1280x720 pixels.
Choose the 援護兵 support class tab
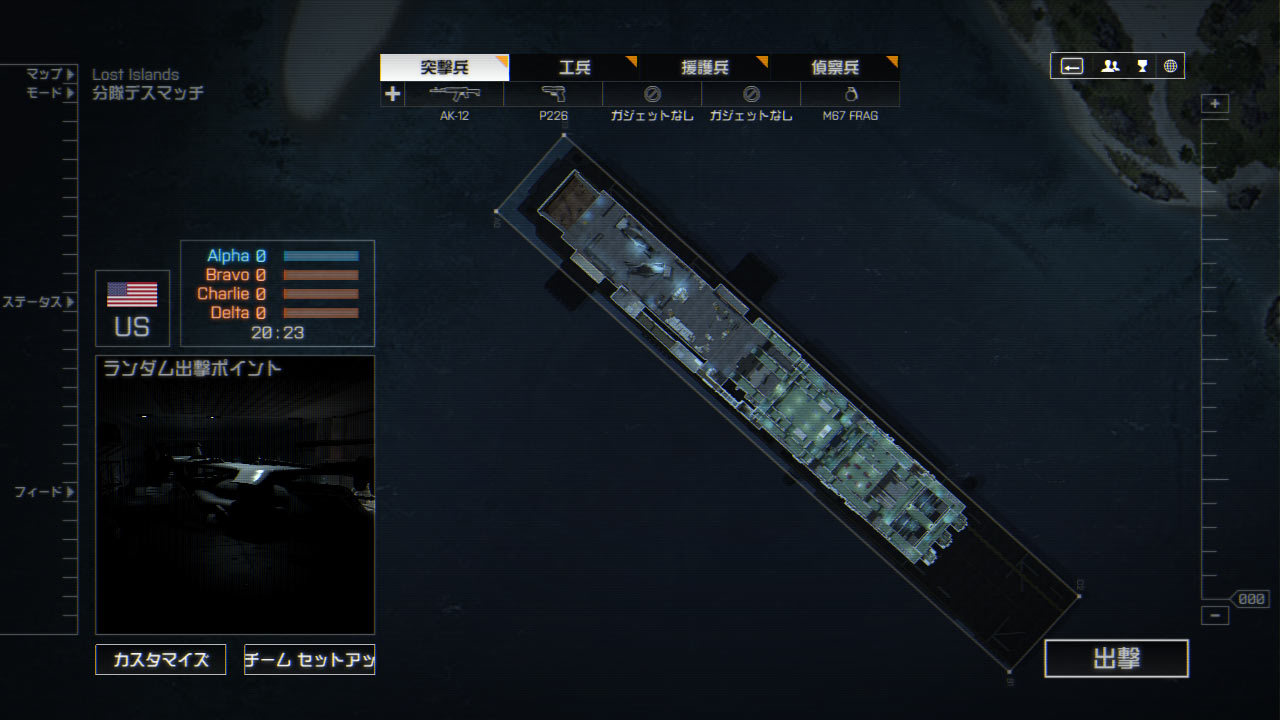point(704,68)
